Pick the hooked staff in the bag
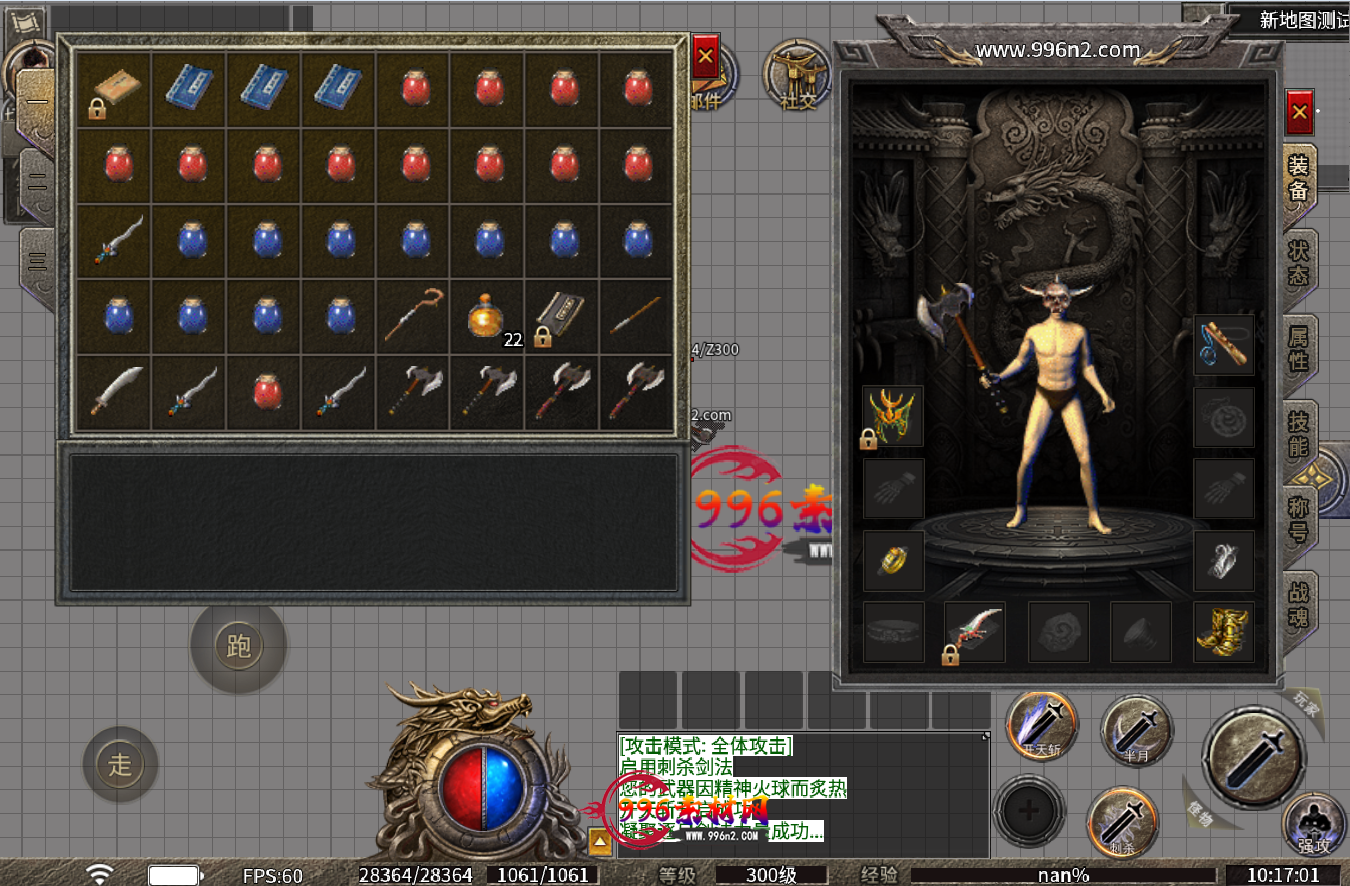Viewport: 1350px width, 886px height. pyautogui.click(x=412, y=316)
